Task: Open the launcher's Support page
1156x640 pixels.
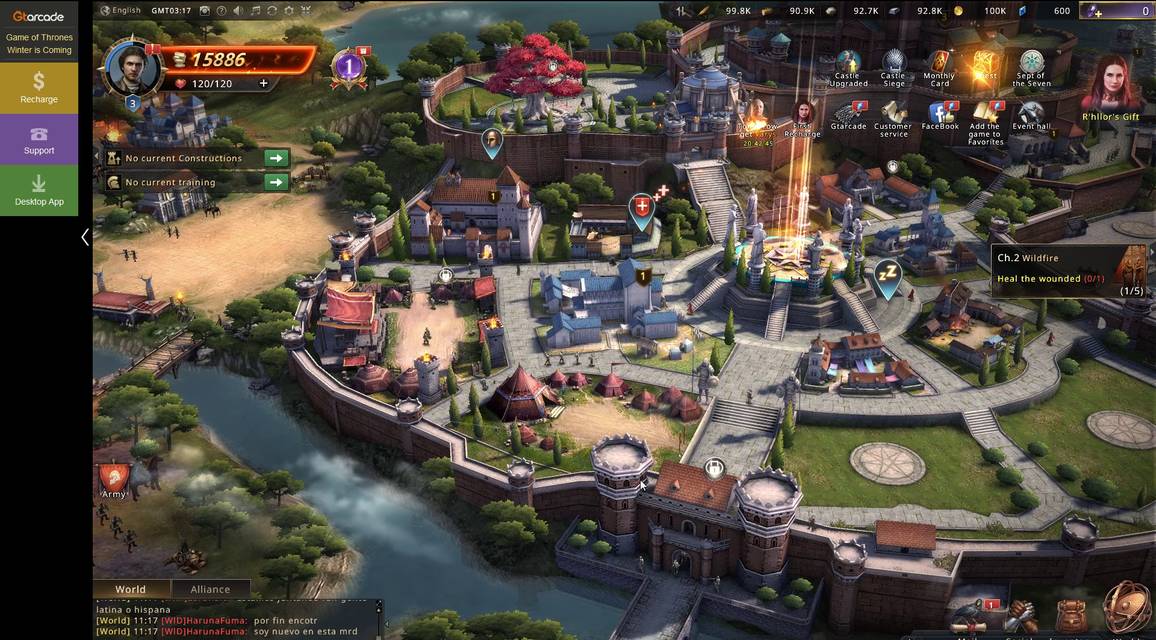Action: (x=38, y=139)
